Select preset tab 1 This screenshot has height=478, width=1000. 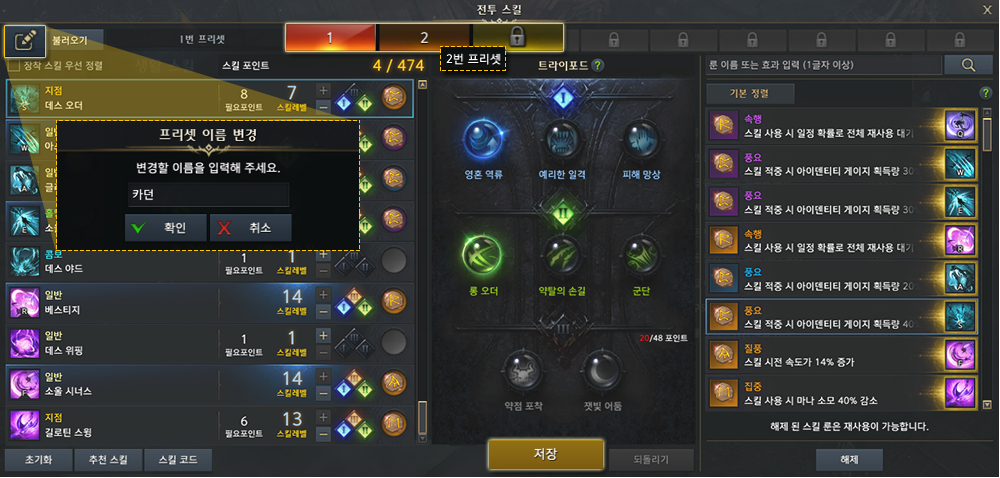(x=330, y=37)
